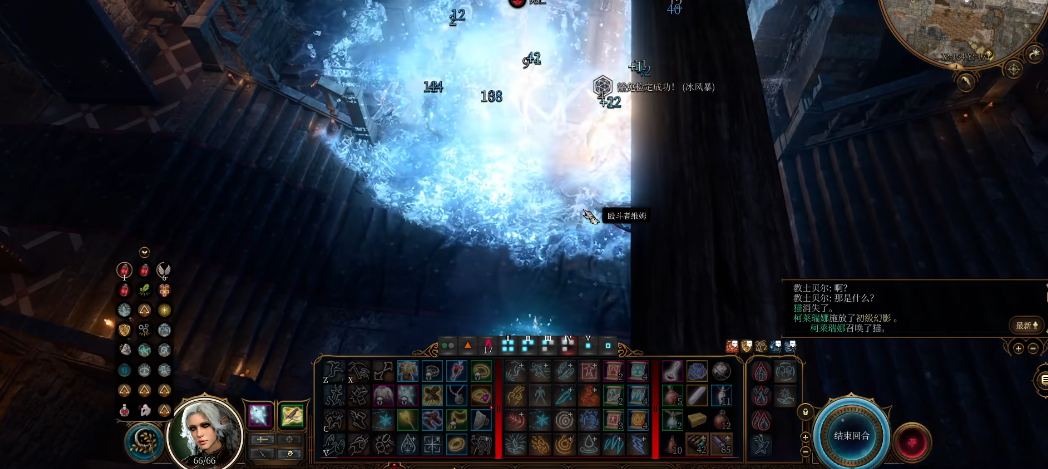Select the bird icon in the yellow-green frame
The image size is (1048, 469).
click(x=291, y=414)
